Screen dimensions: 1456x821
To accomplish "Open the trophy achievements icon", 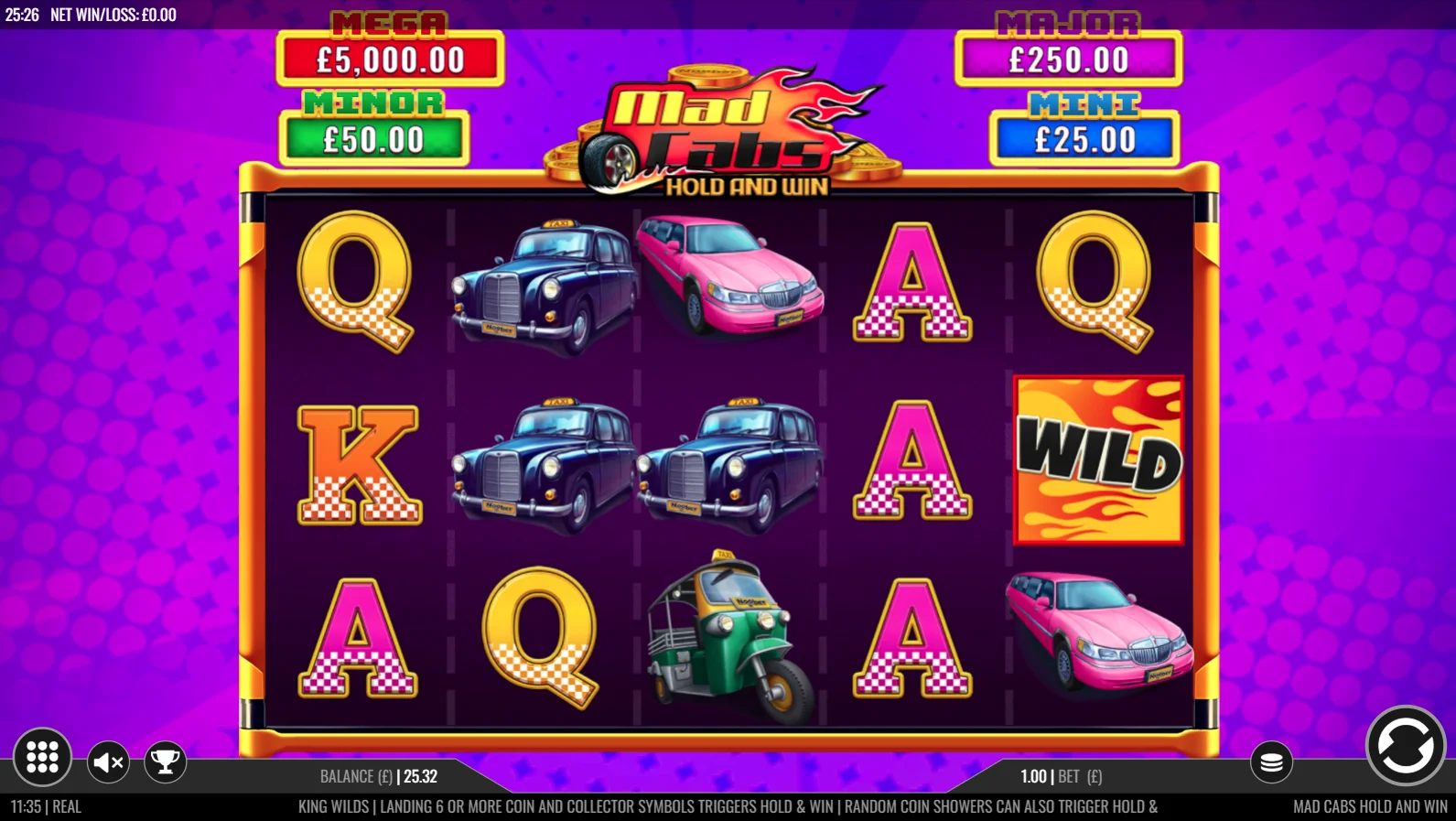I will tap(166, 762).
